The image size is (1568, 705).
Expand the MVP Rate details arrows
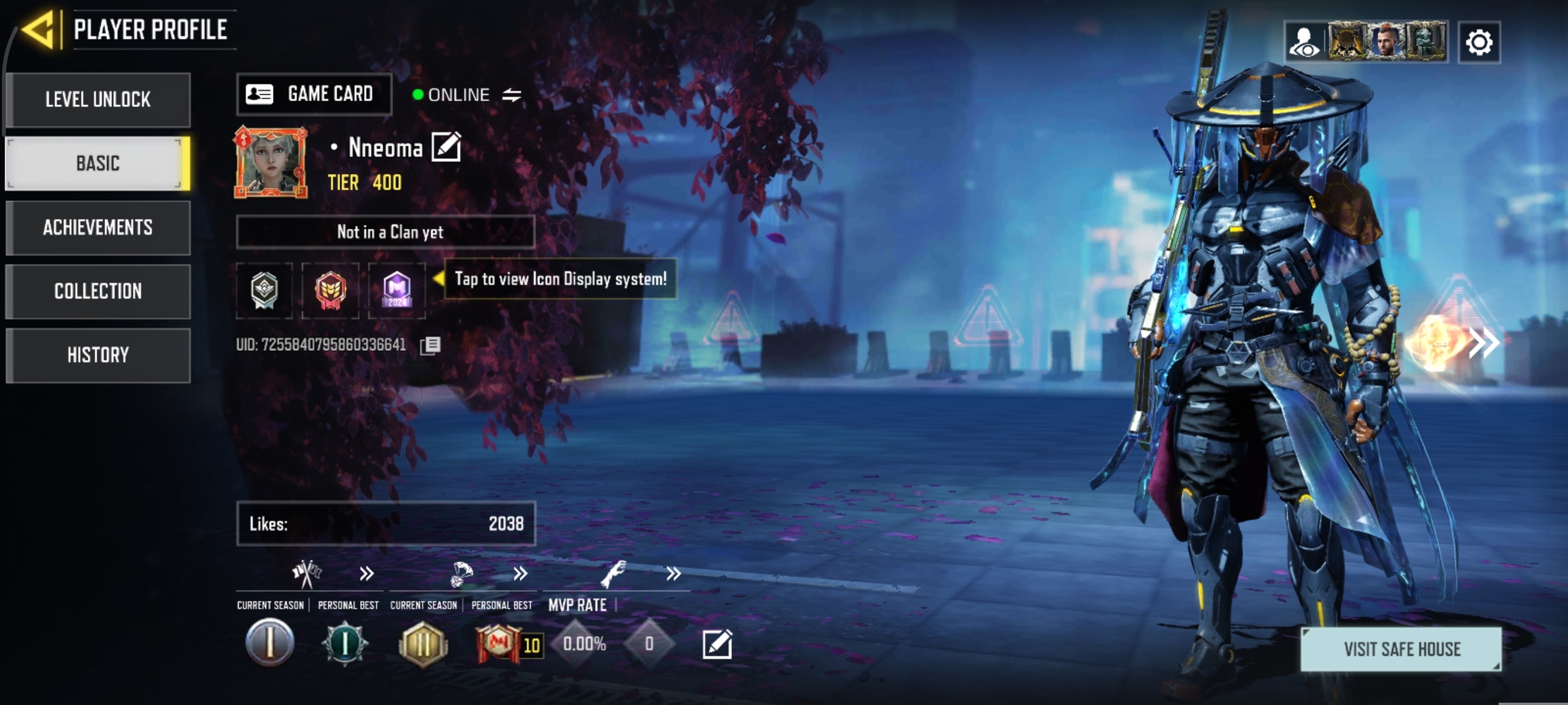point(674,574)
